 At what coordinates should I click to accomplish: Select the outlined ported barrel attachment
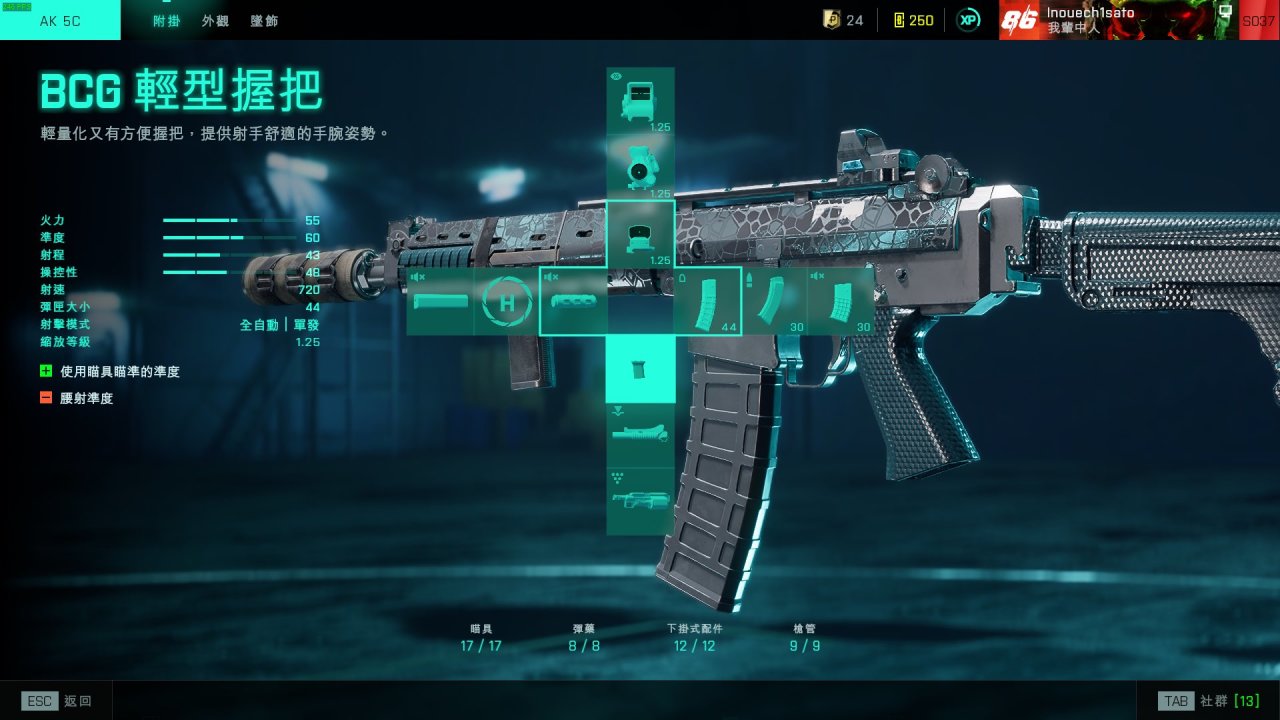click(573, 301)
